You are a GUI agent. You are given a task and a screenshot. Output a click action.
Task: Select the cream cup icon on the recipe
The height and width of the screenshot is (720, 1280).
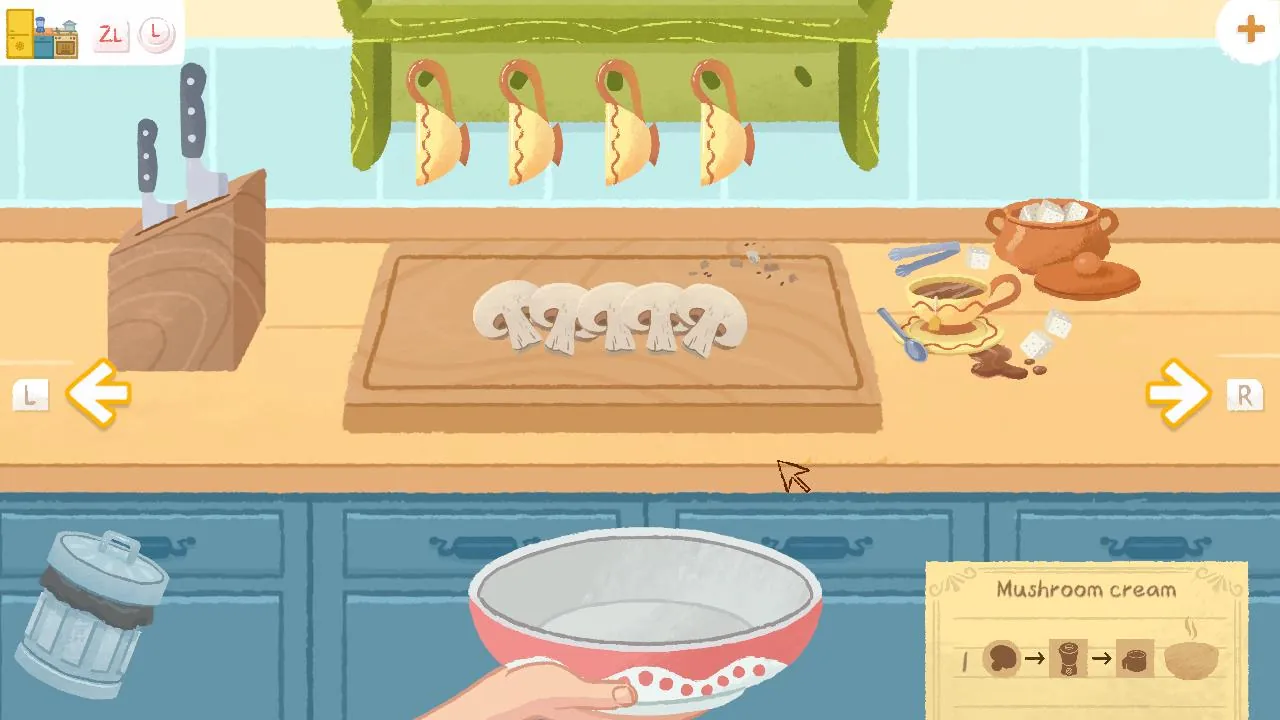coord(1136,658)
